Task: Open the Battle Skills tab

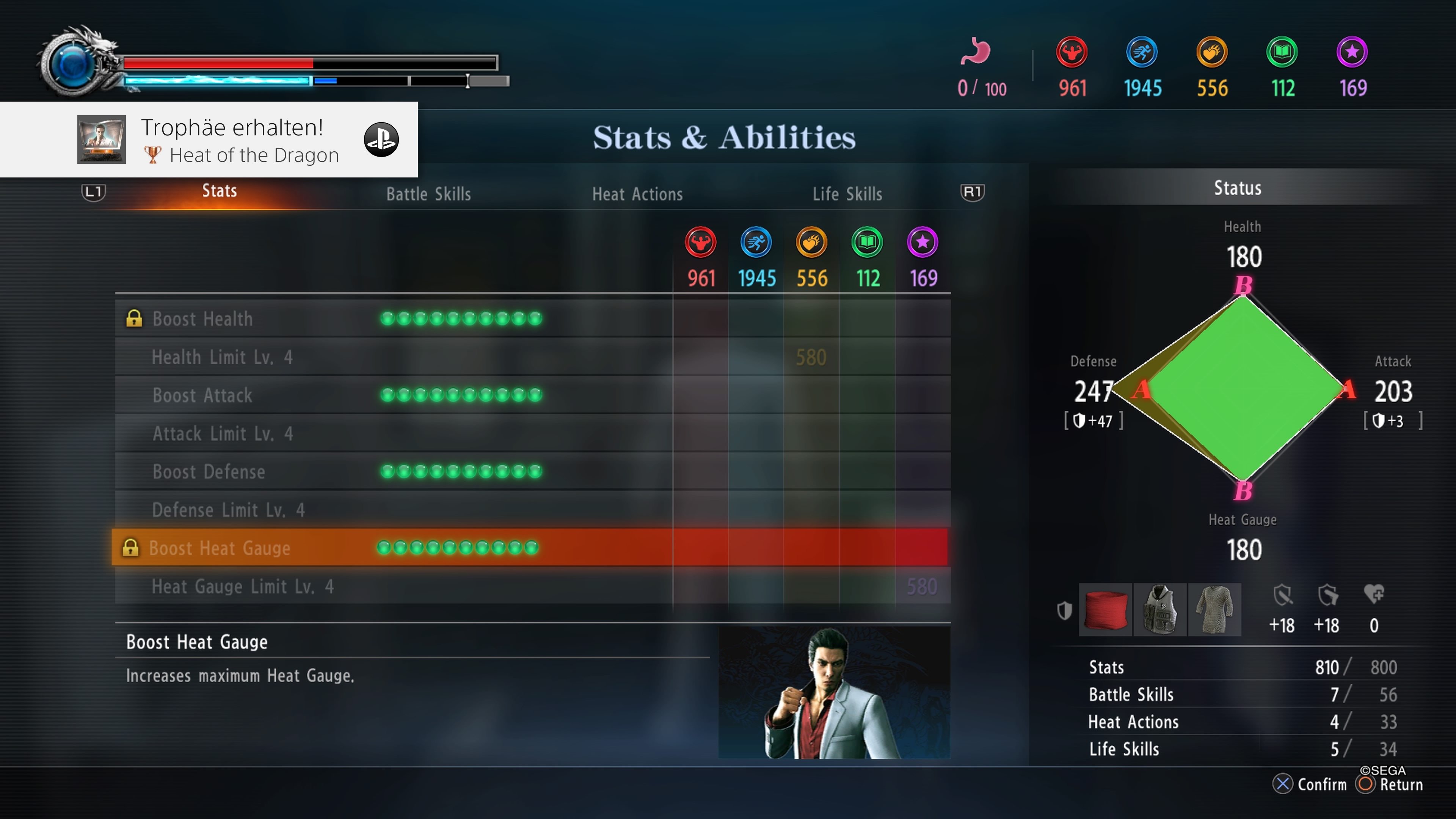Action: tap(428, 194)
